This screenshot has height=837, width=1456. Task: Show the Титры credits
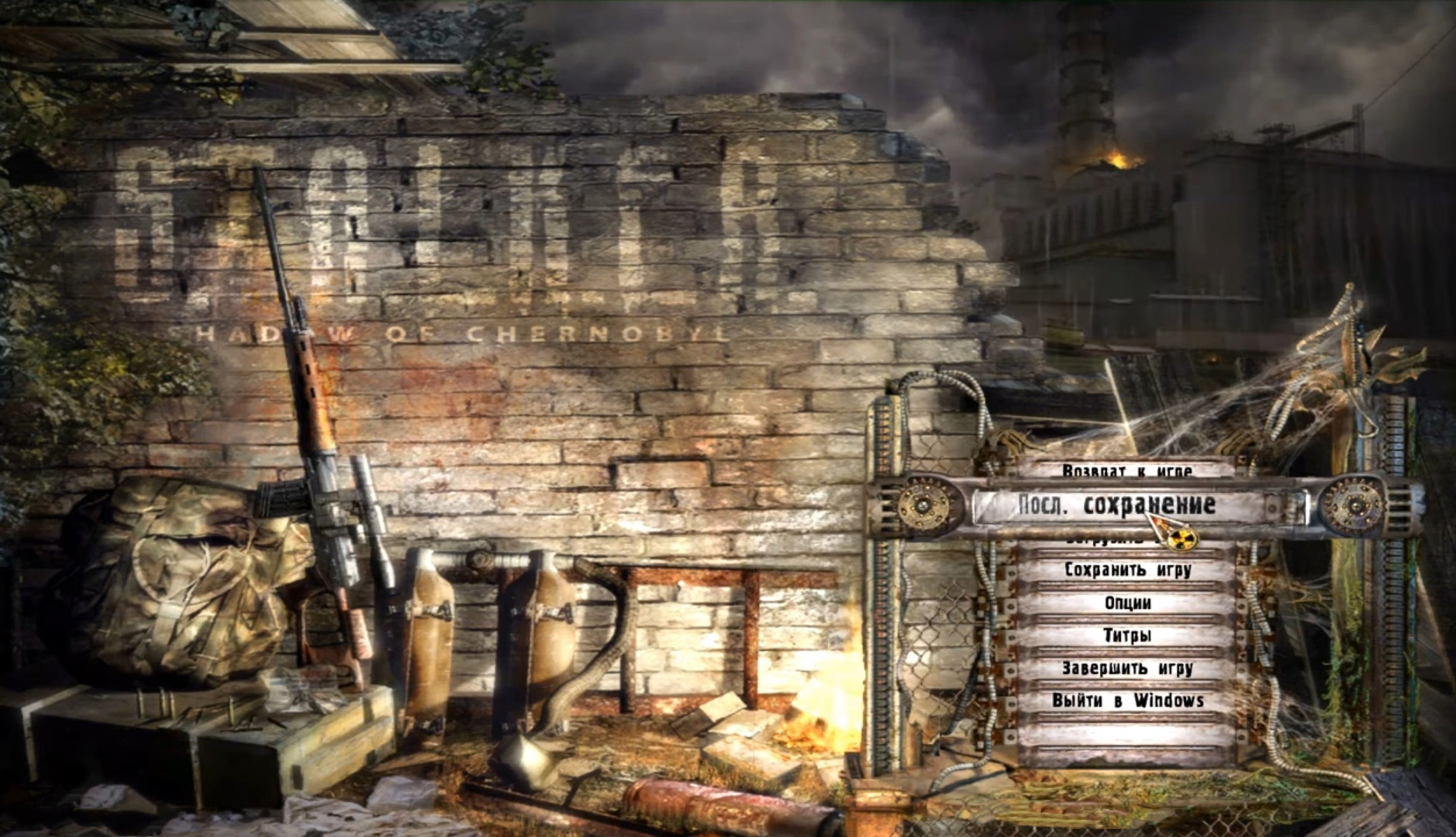tap(1127, 635)
